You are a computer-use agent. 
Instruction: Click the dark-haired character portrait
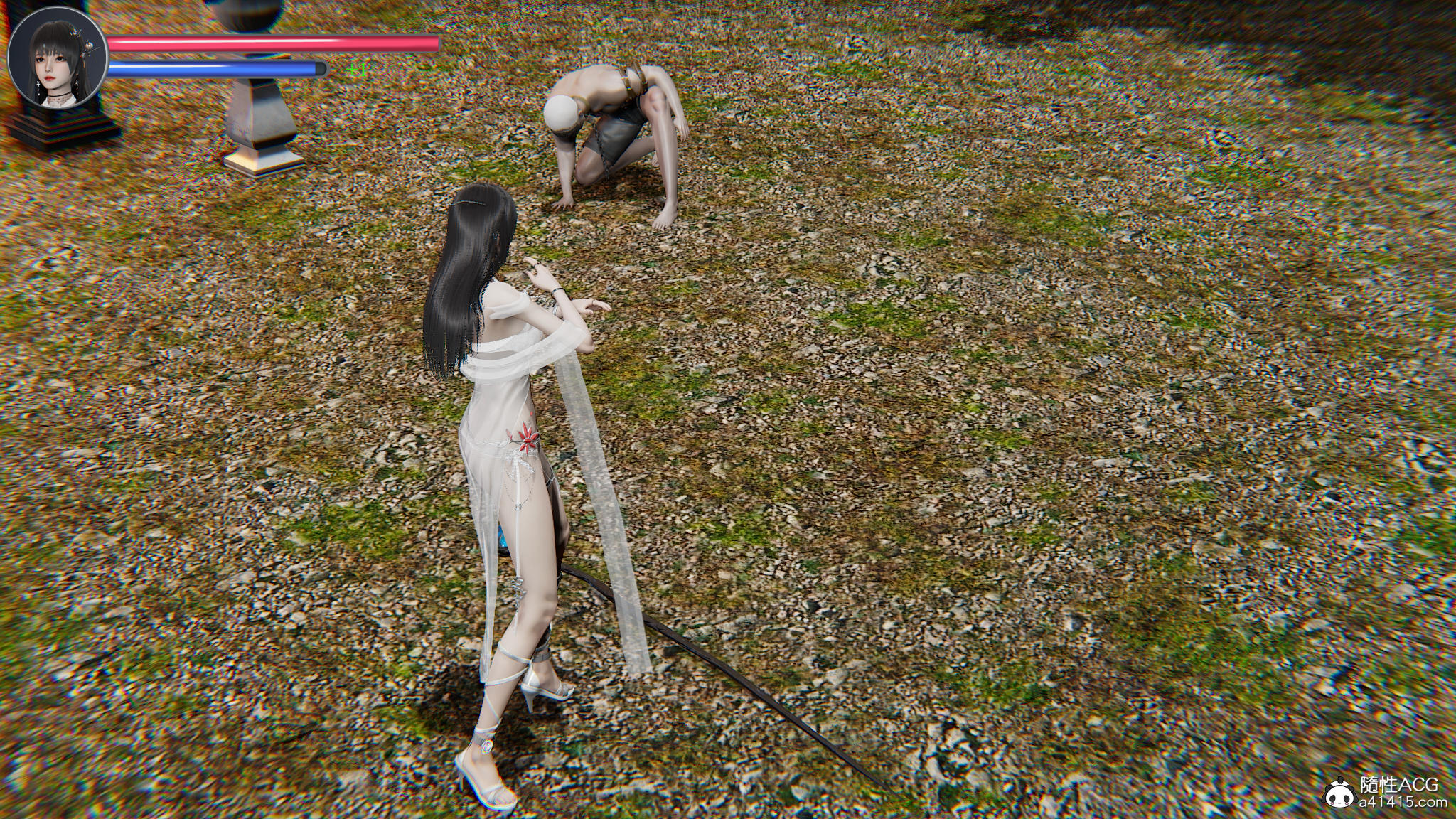pyautogui.click(x=57, y=60)
